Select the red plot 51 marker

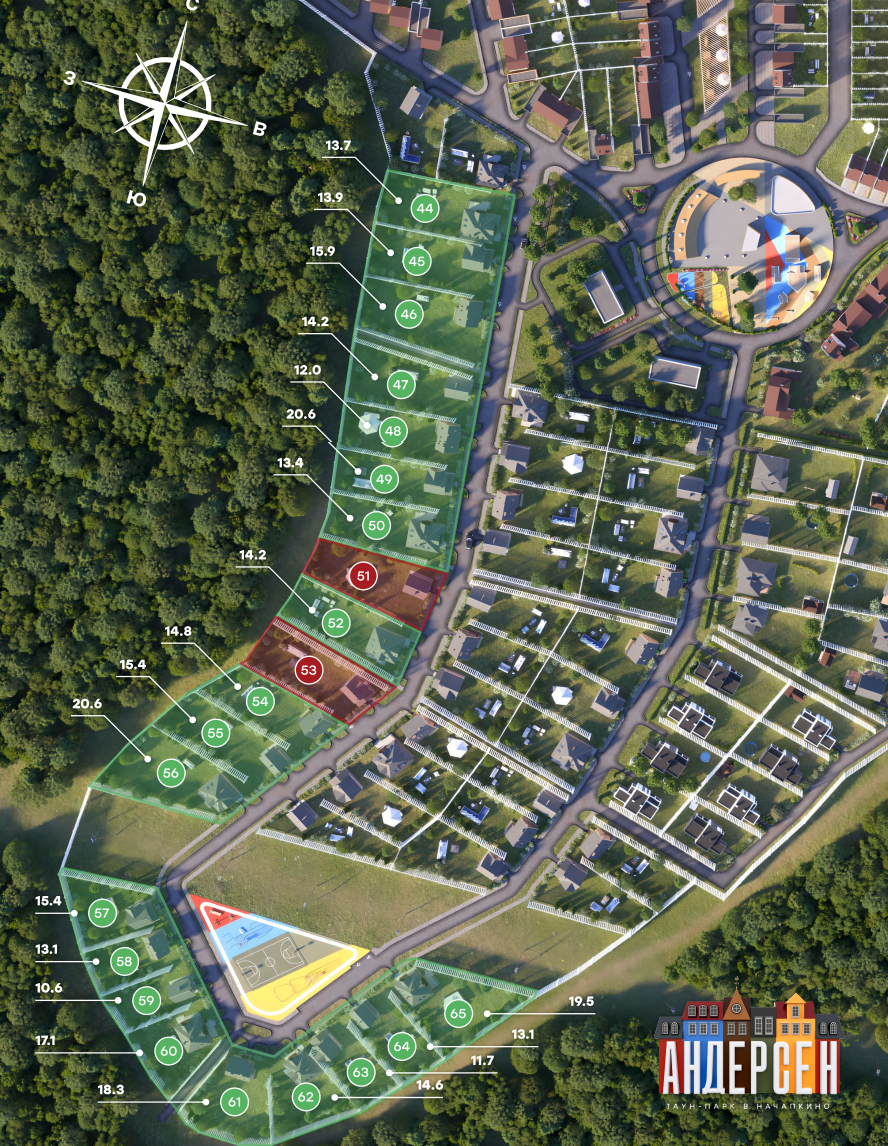tap(362, 576)
